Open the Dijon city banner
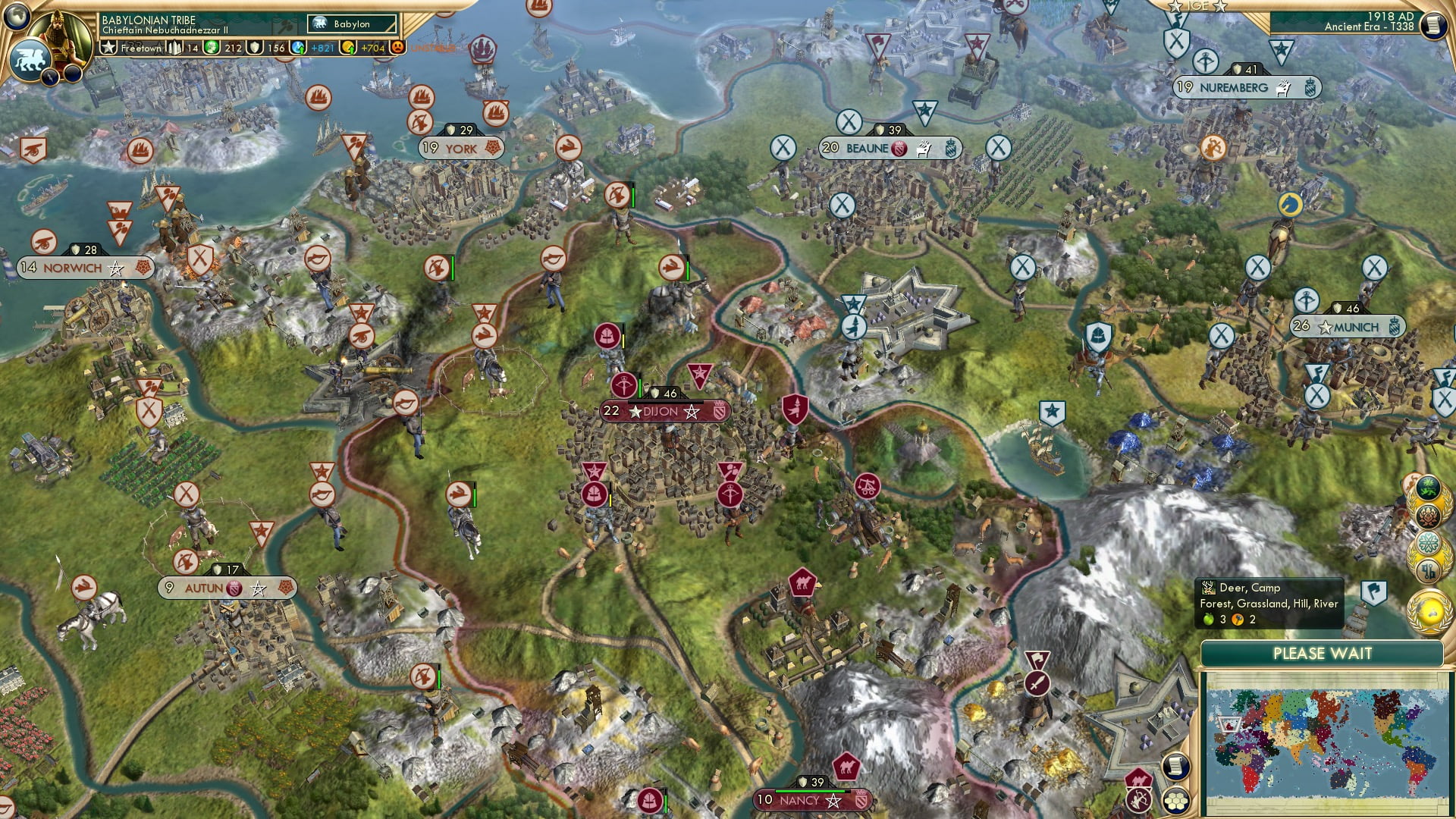Image resolution: width=1456 pixels, height=819 pixels. [x=662, y=412]
